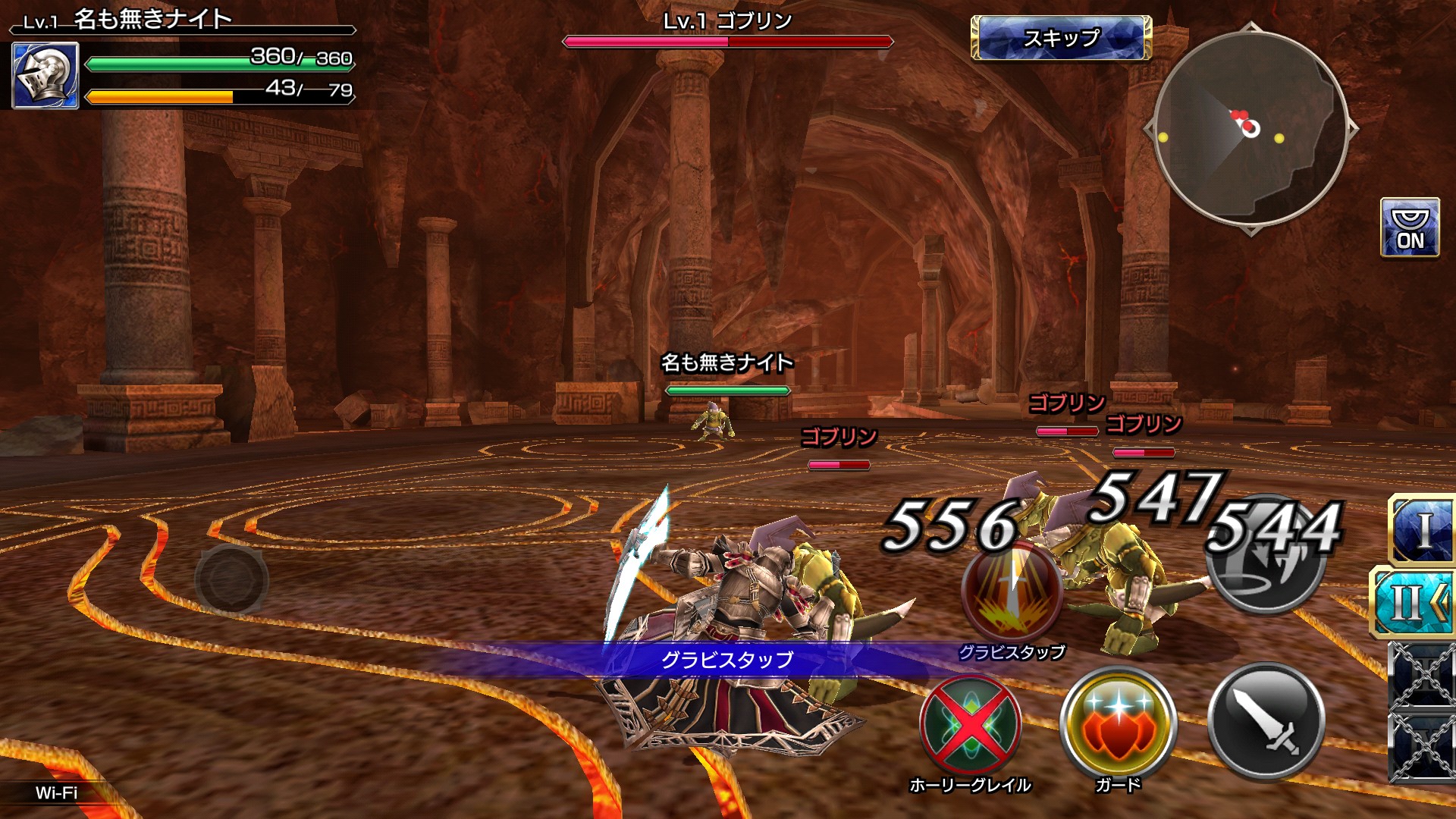Use the ホーリーグレイル skill
This screenshot has width=1456, height=819.
[x=970, y=726]
